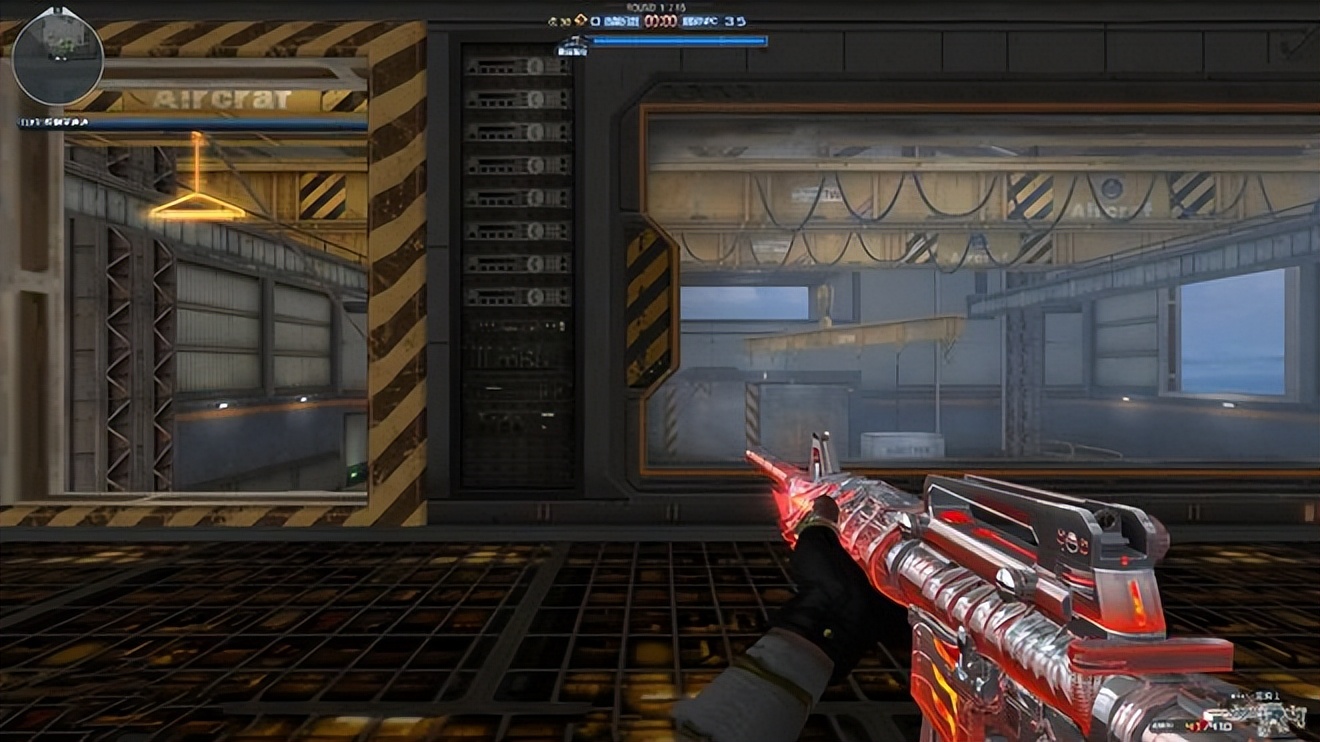The width and height of the screenshot is (1320, 742).
Task: Click the circular minimap radar
Action: [57, 56]
